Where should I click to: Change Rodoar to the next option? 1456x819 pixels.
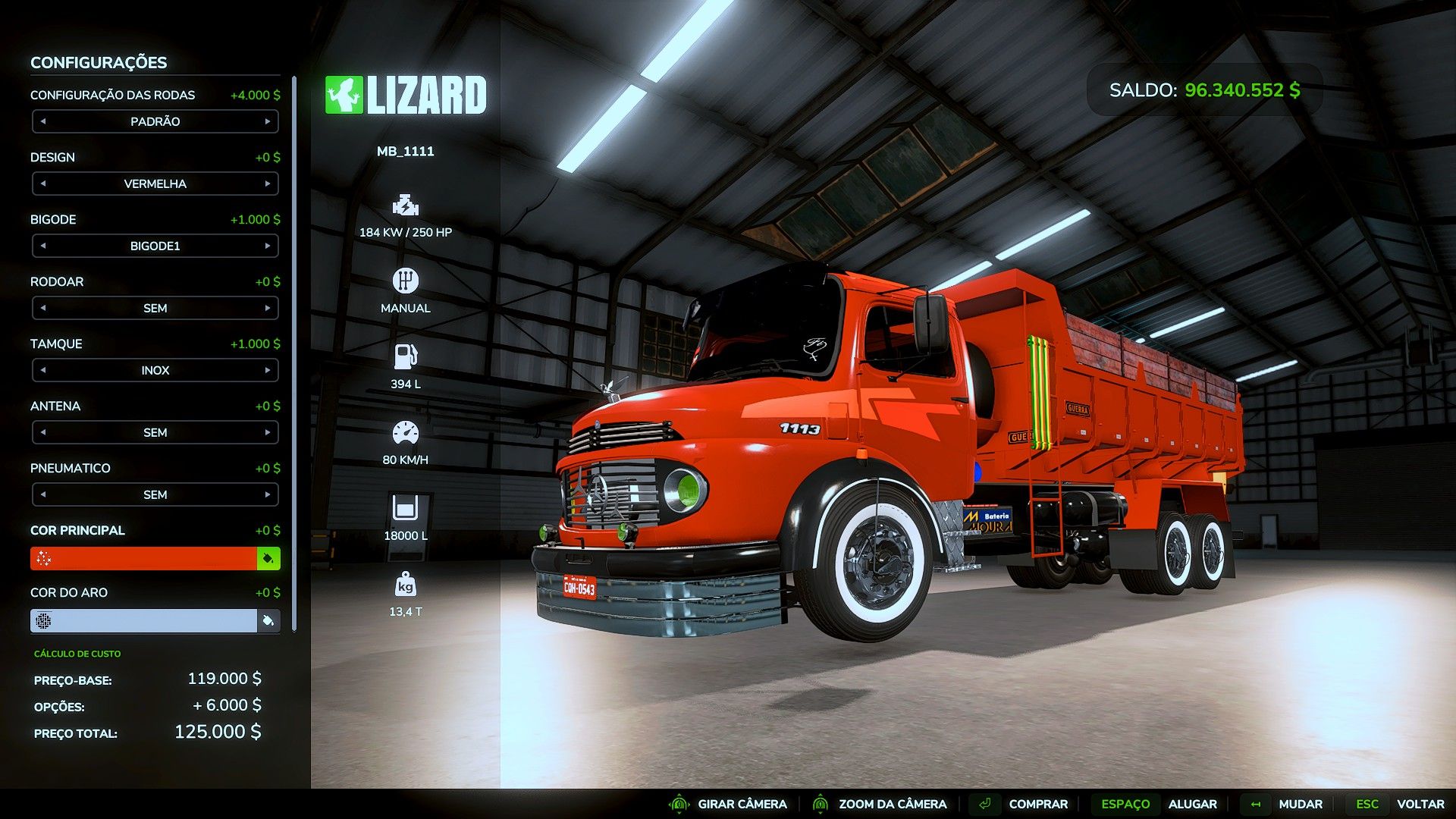click(268, 308)
